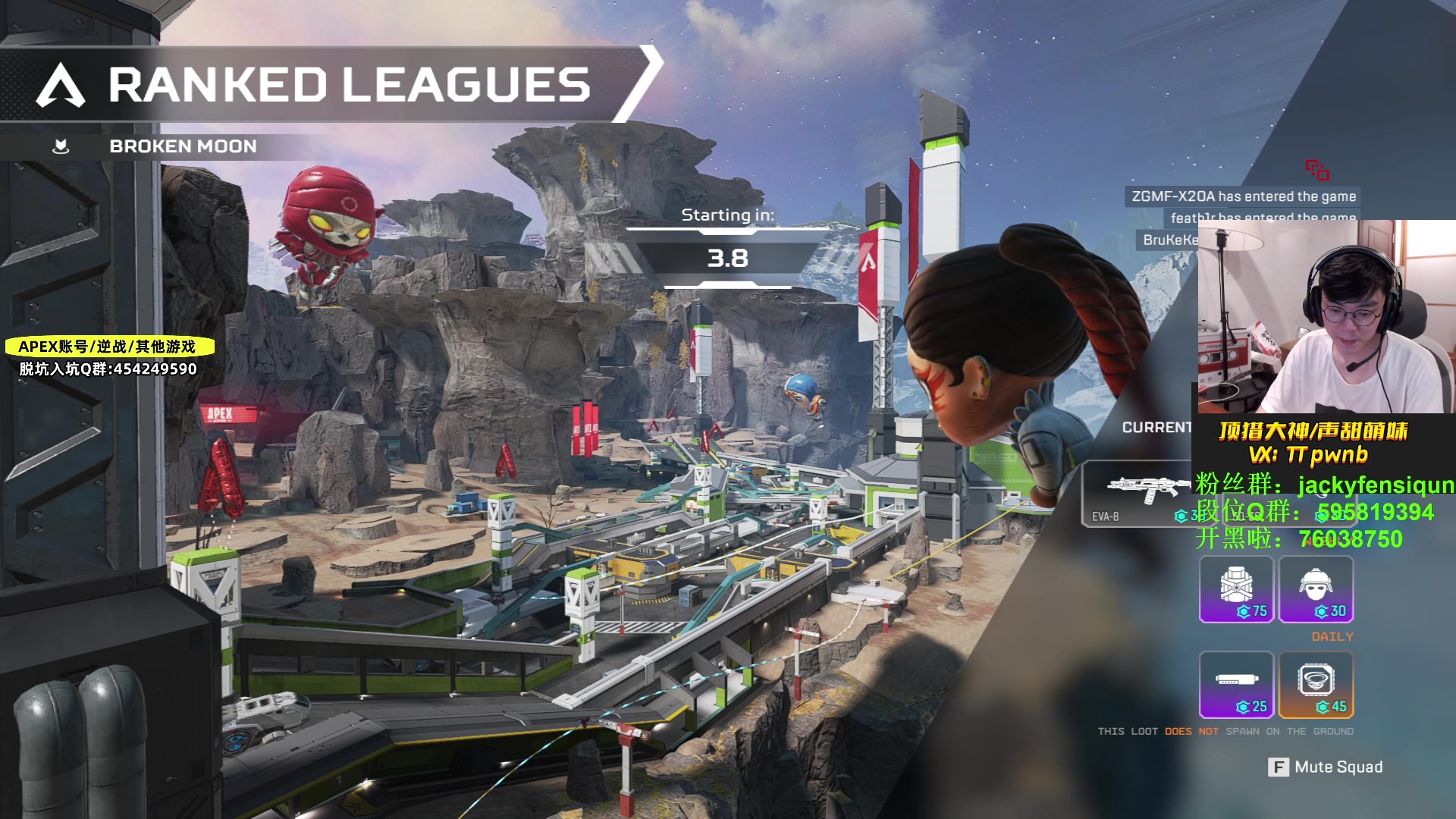Click the streamer webcam overlay

1326,316
